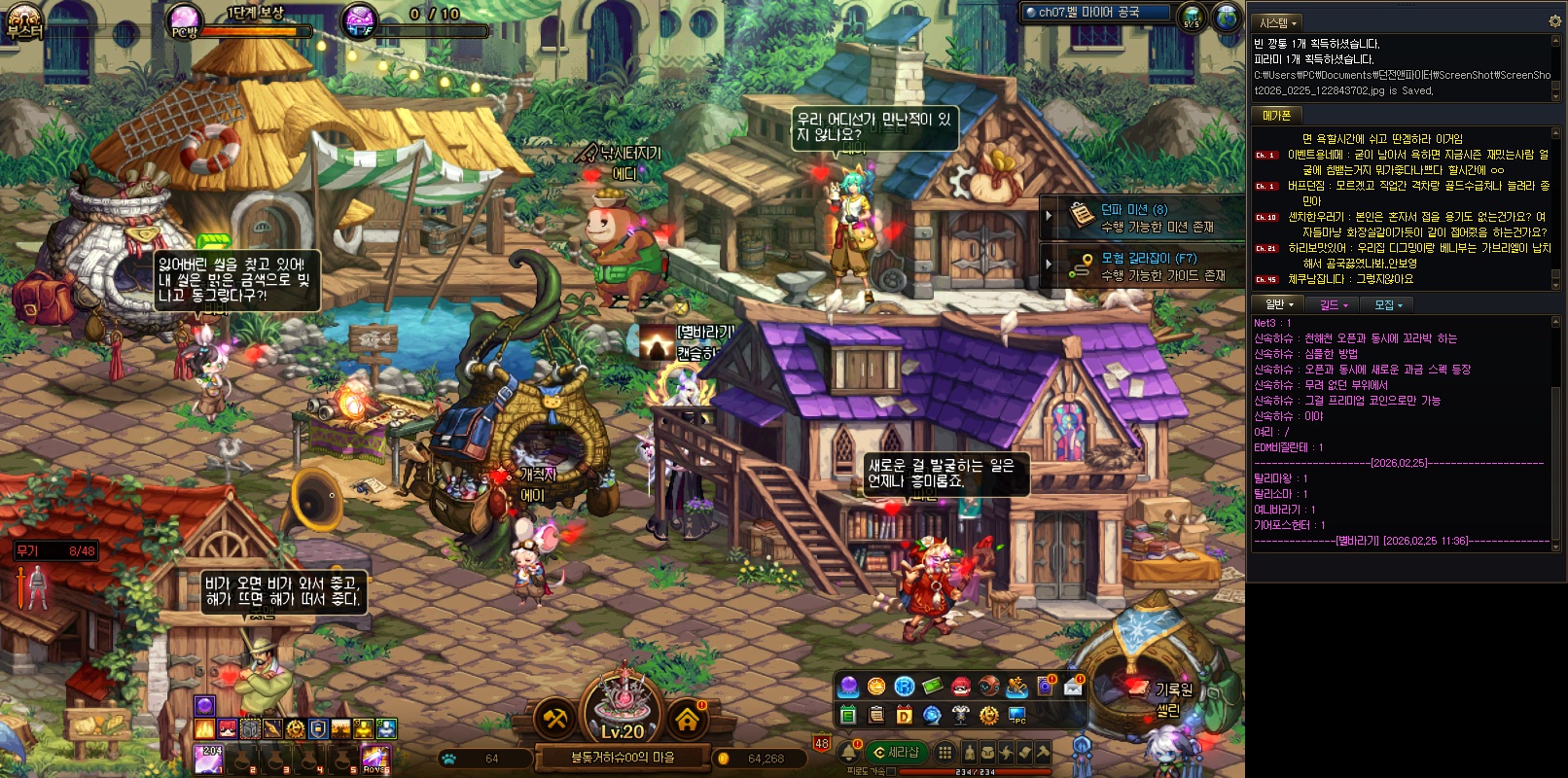Click the PC monitor icon
The height and width of the screenshot is (778, 1568).
click(1016, 716)
